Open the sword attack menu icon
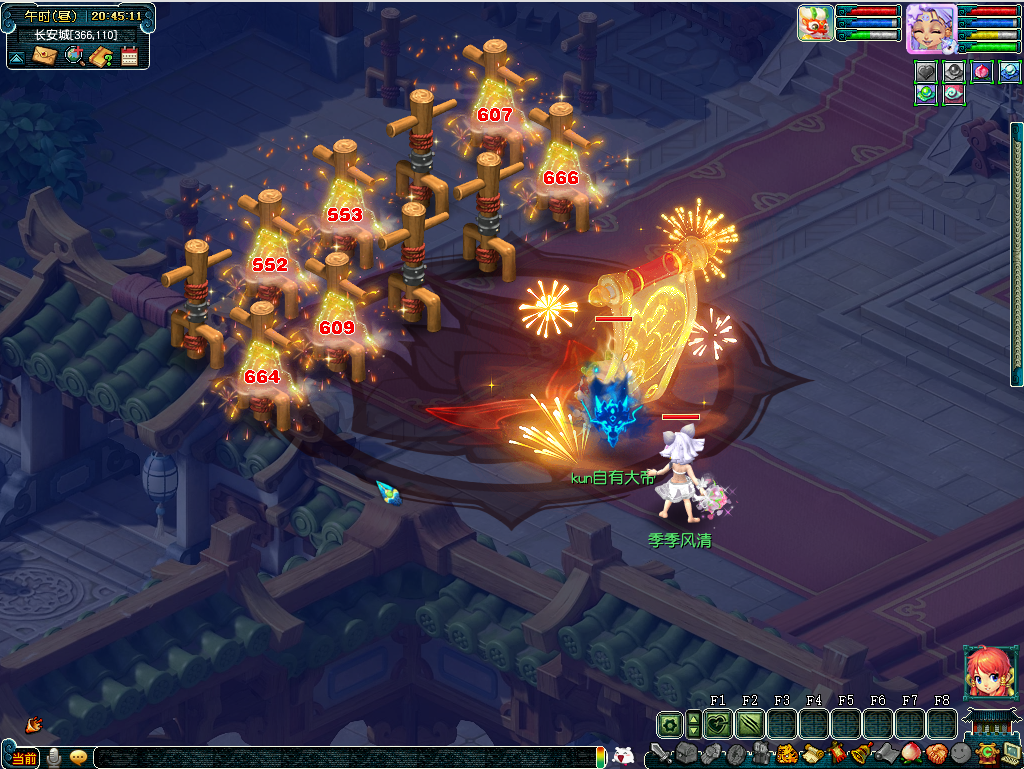This screenshot has height=769, width=1024. point(661,753)
